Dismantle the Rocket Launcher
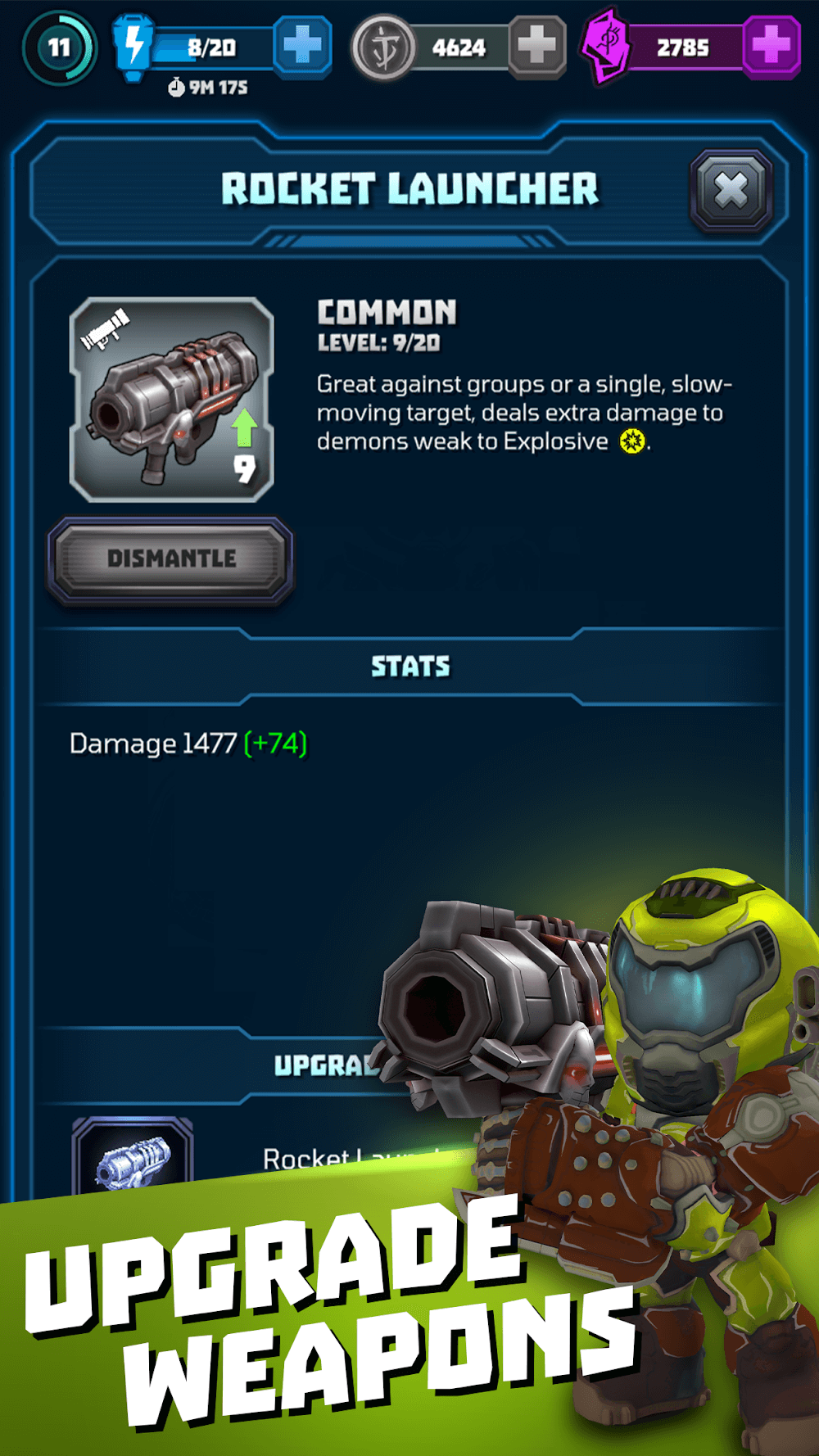Image resolution: width=819 pixels, height=1456 pixels. coord(171,559)
